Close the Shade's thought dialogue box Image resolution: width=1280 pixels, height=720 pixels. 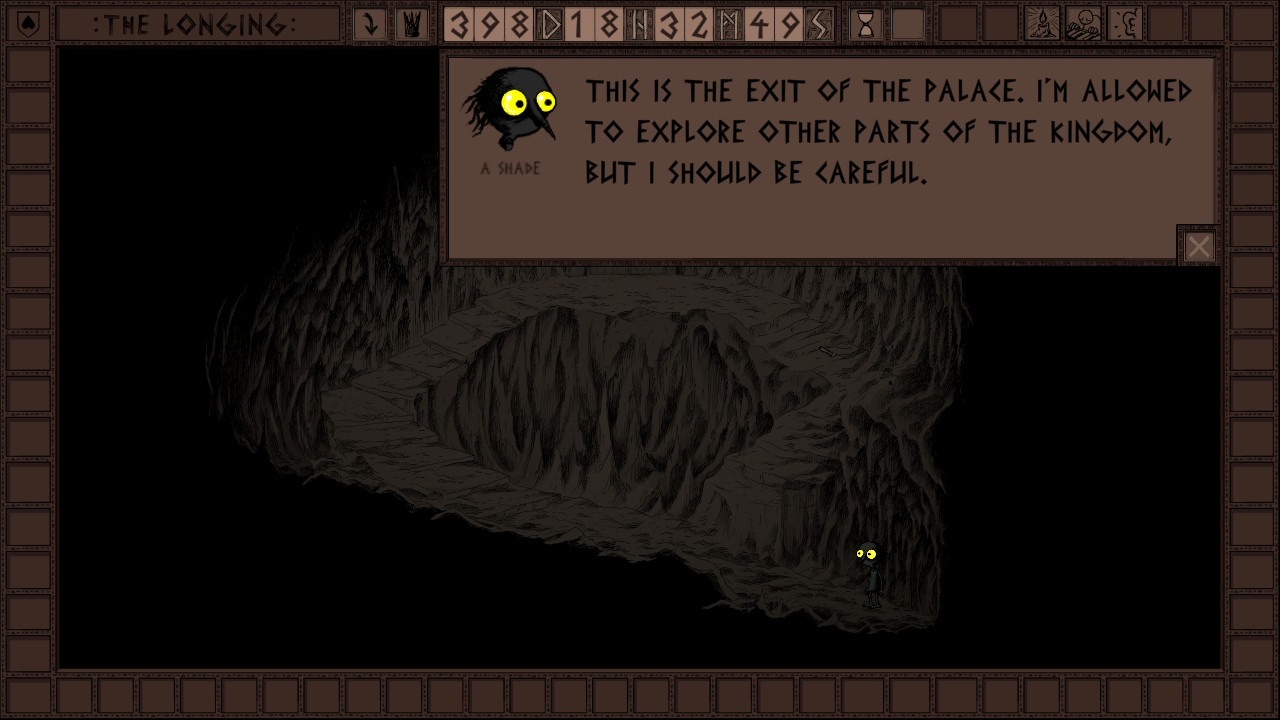[x=1198, y=246]
